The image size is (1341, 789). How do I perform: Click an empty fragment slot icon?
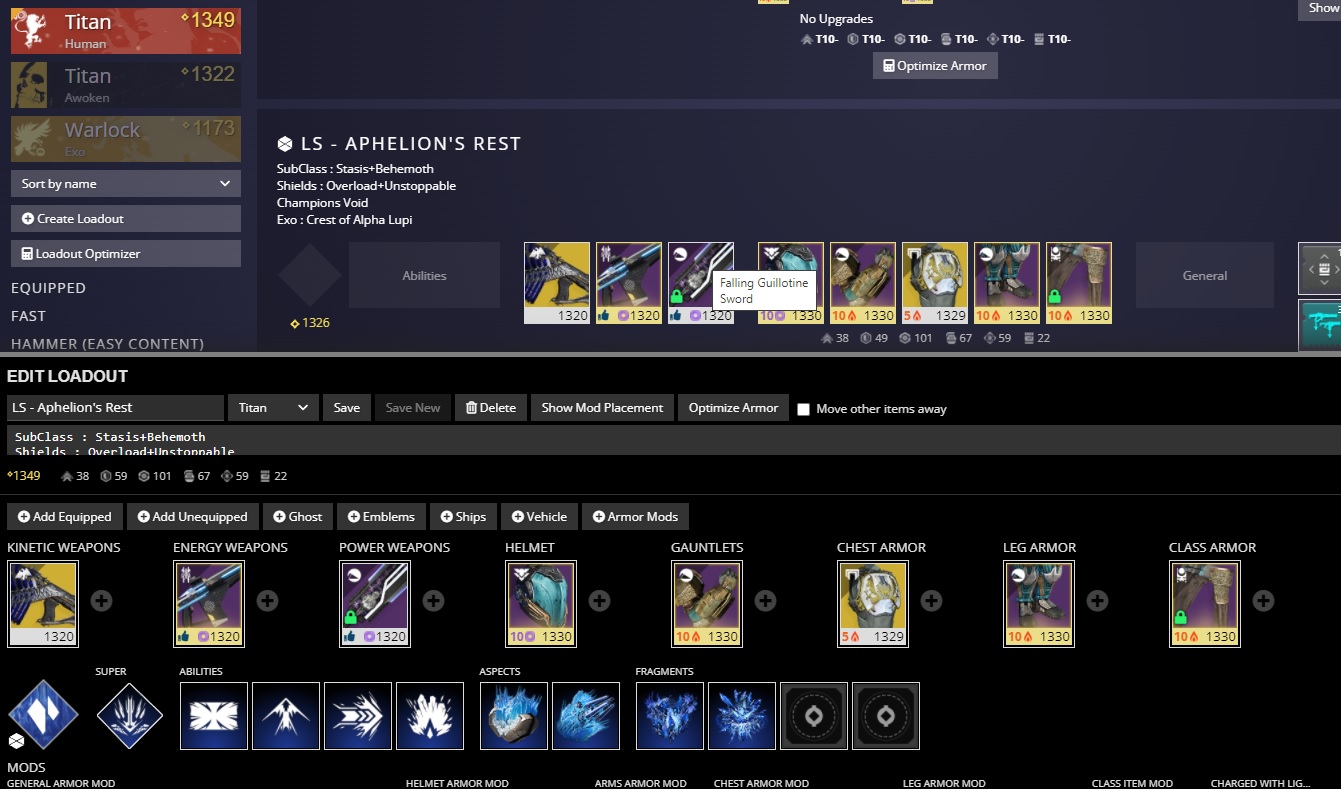813,715
